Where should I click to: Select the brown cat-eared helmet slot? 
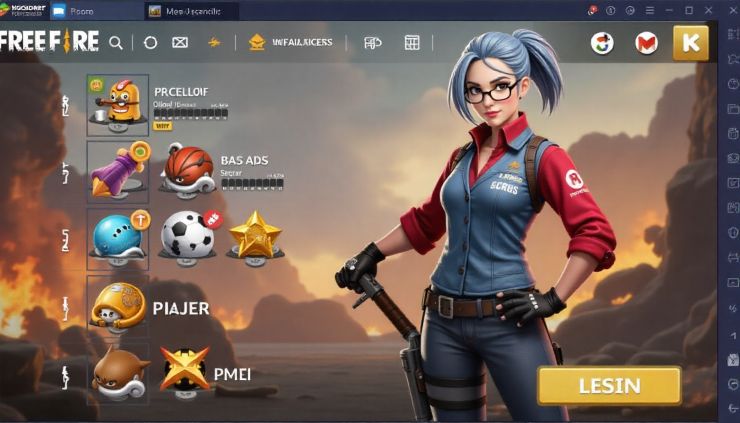click(x=118, y=374)
